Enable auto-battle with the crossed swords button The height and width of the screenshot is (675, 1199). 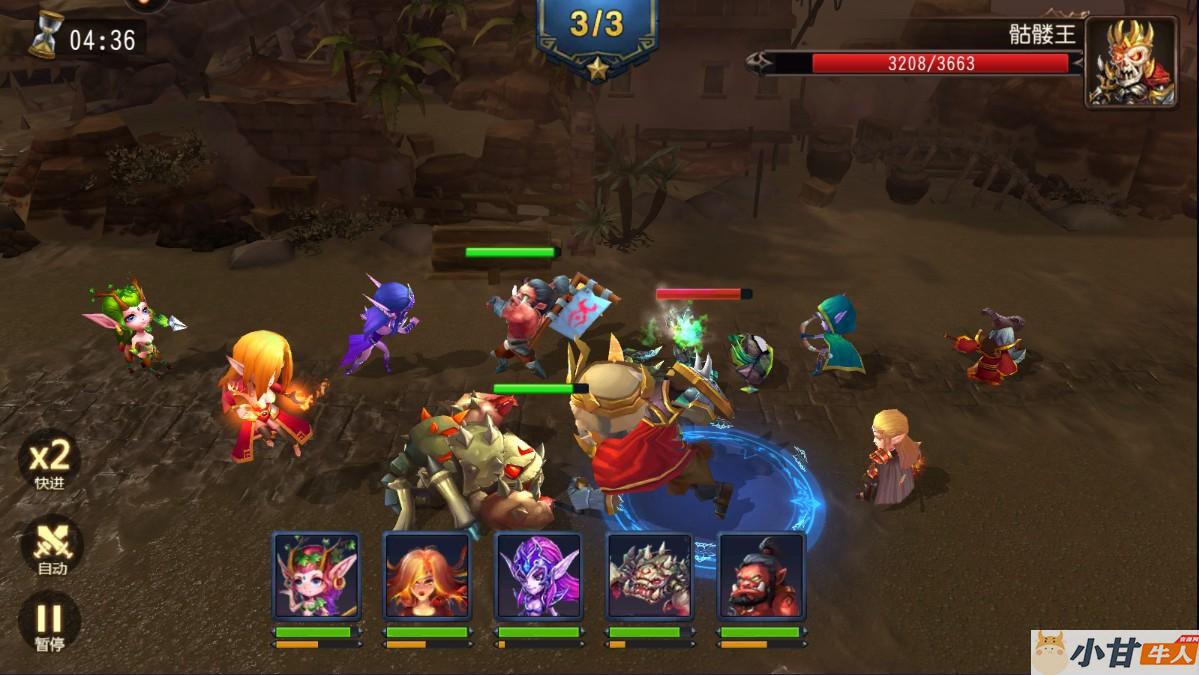click(x=50, y=547)
